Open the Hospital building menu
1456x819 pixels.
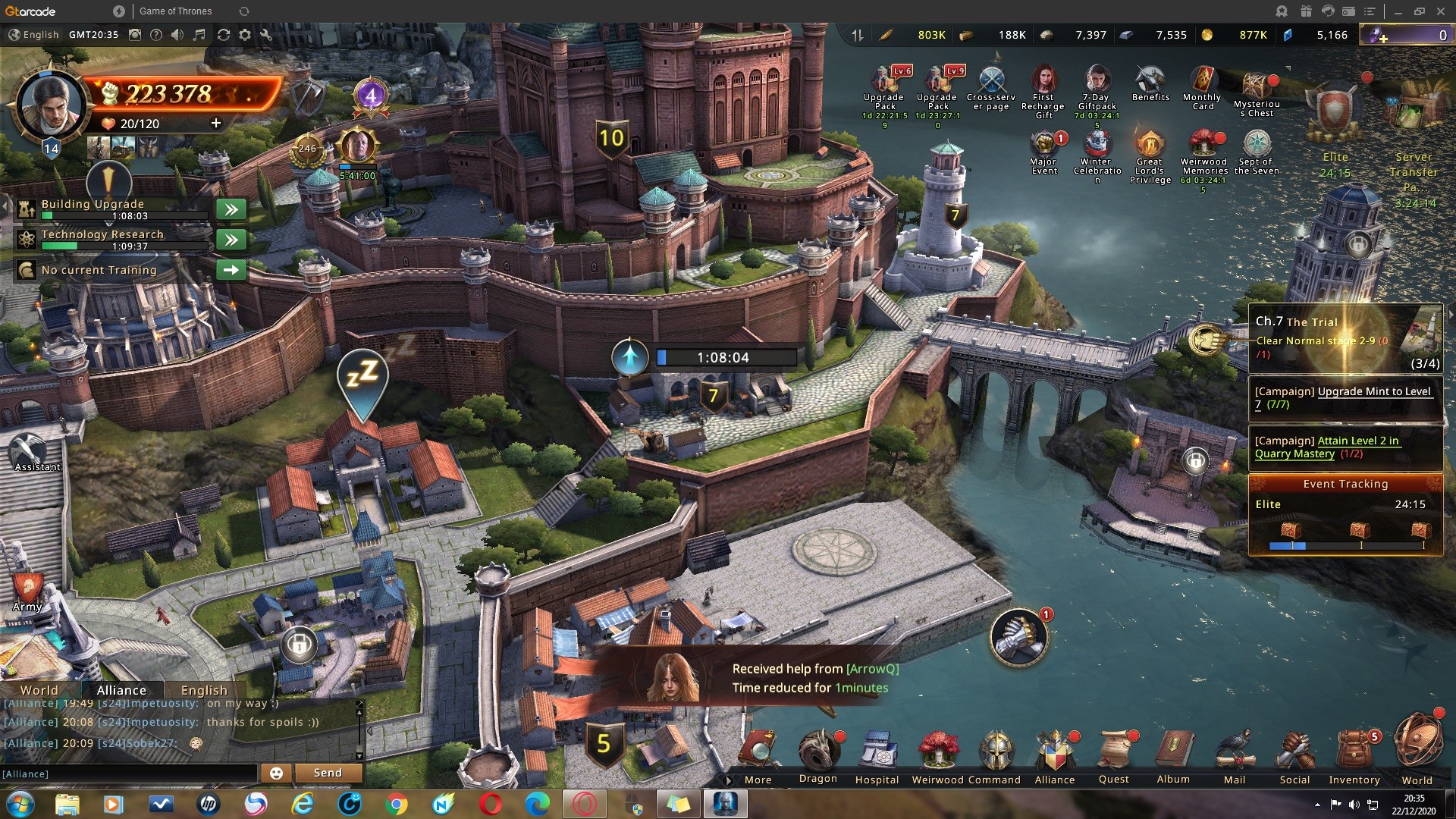click(x=877, y=753)
